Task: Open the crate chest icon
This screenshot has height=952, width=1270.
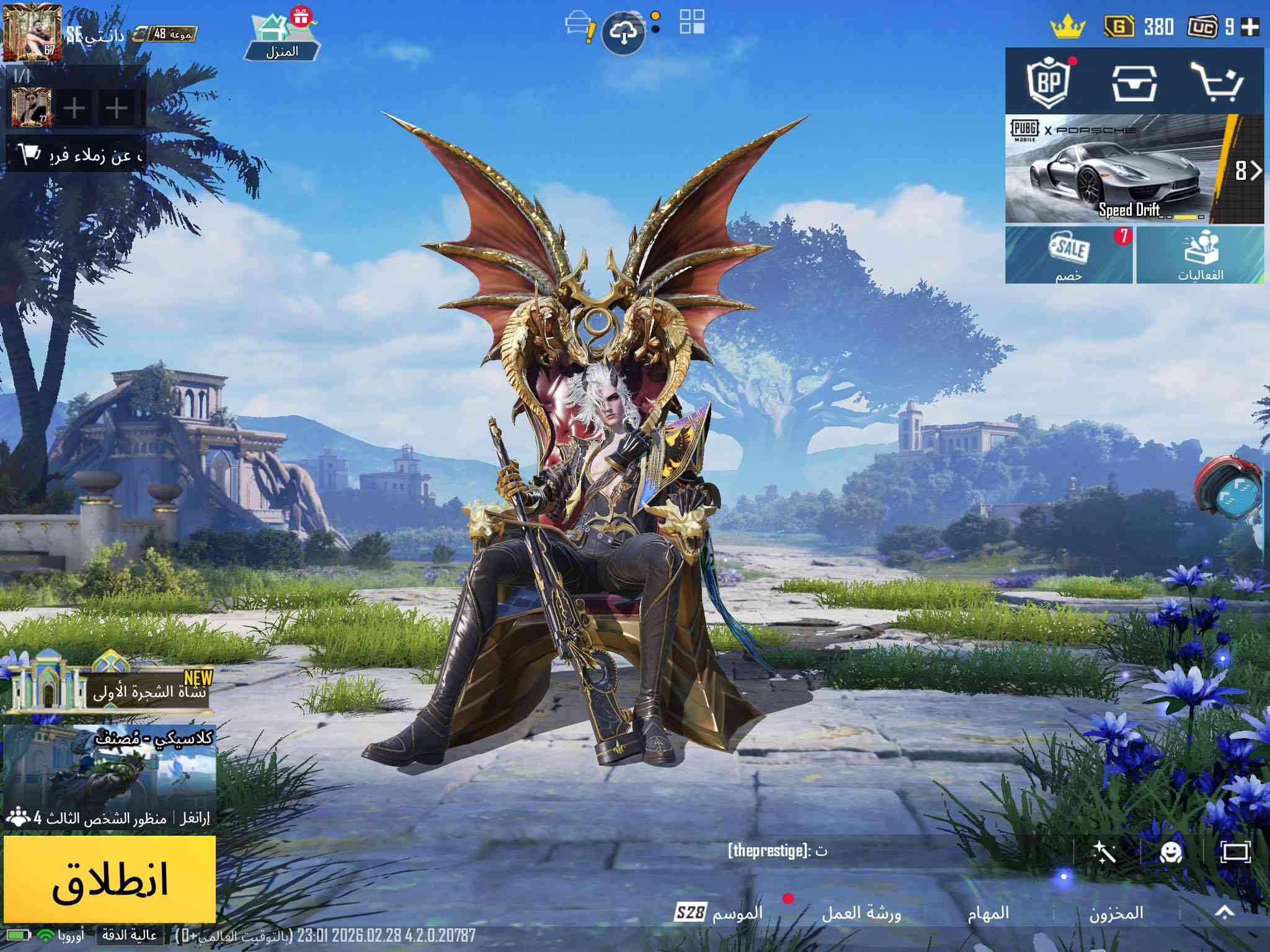Action: (x=1134, y=82)
